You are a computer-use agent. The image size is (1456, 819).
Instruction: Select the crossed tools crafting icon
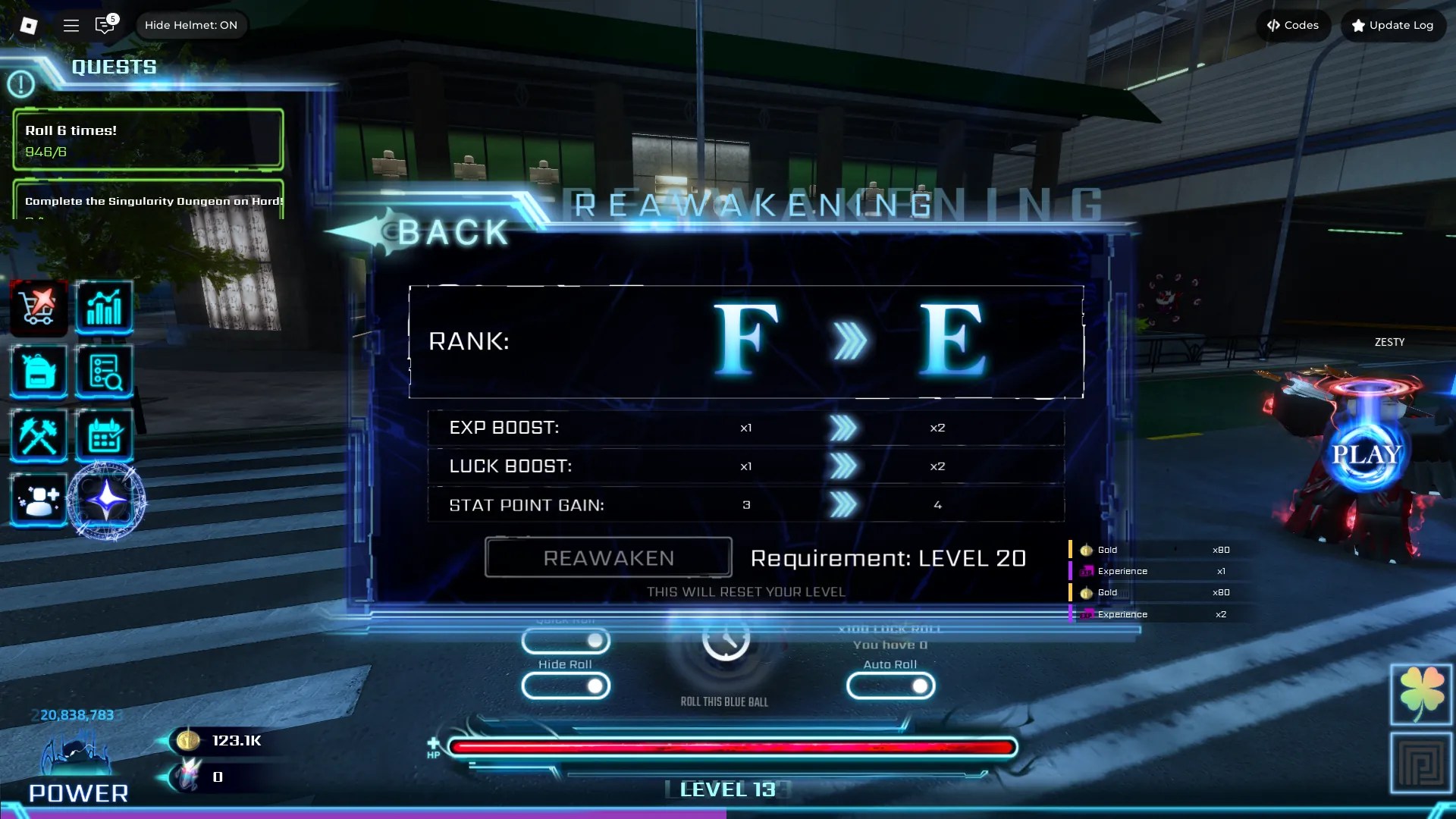38,435
